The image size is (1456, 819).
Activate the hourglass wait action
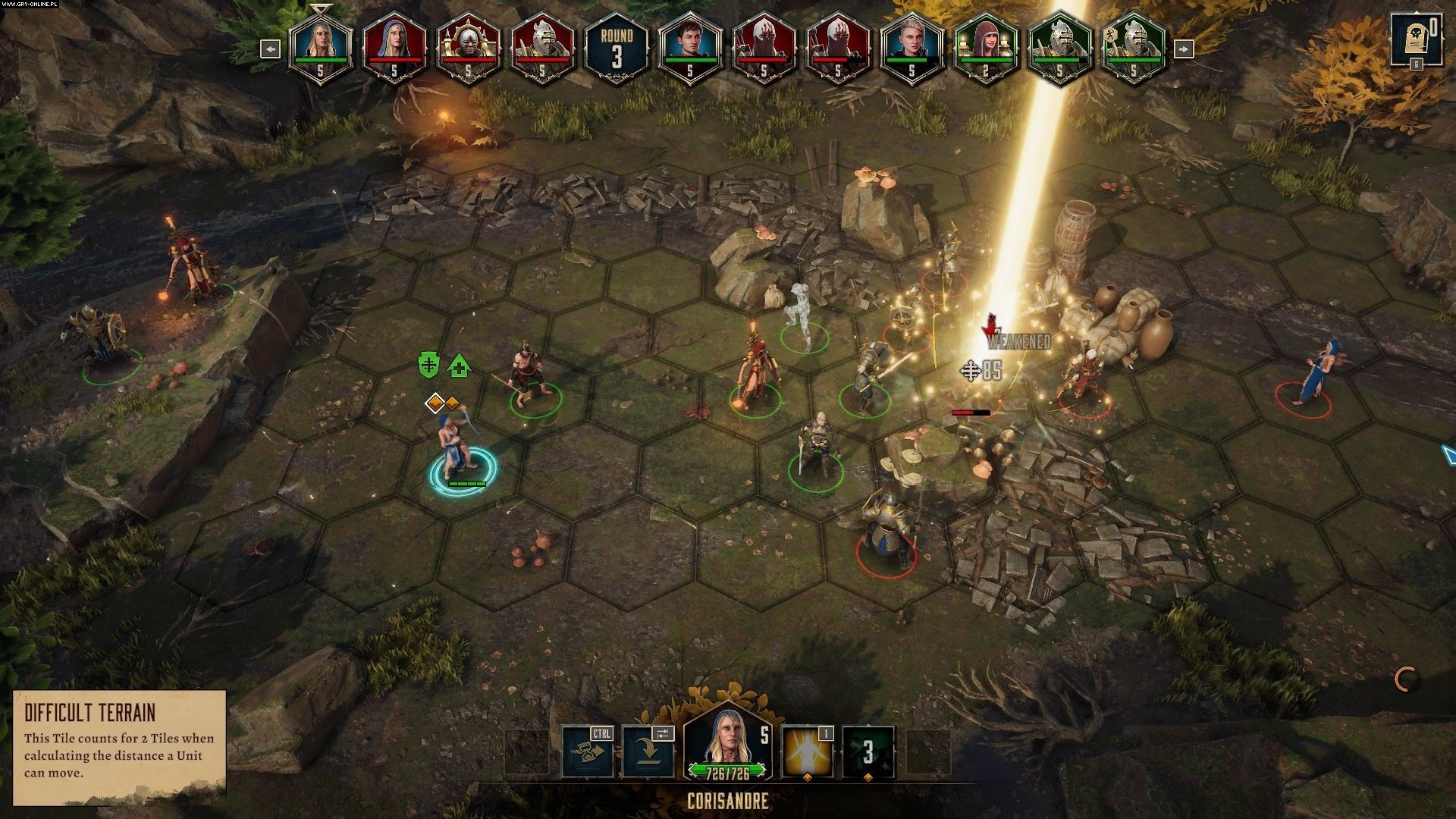pos(588,752)
